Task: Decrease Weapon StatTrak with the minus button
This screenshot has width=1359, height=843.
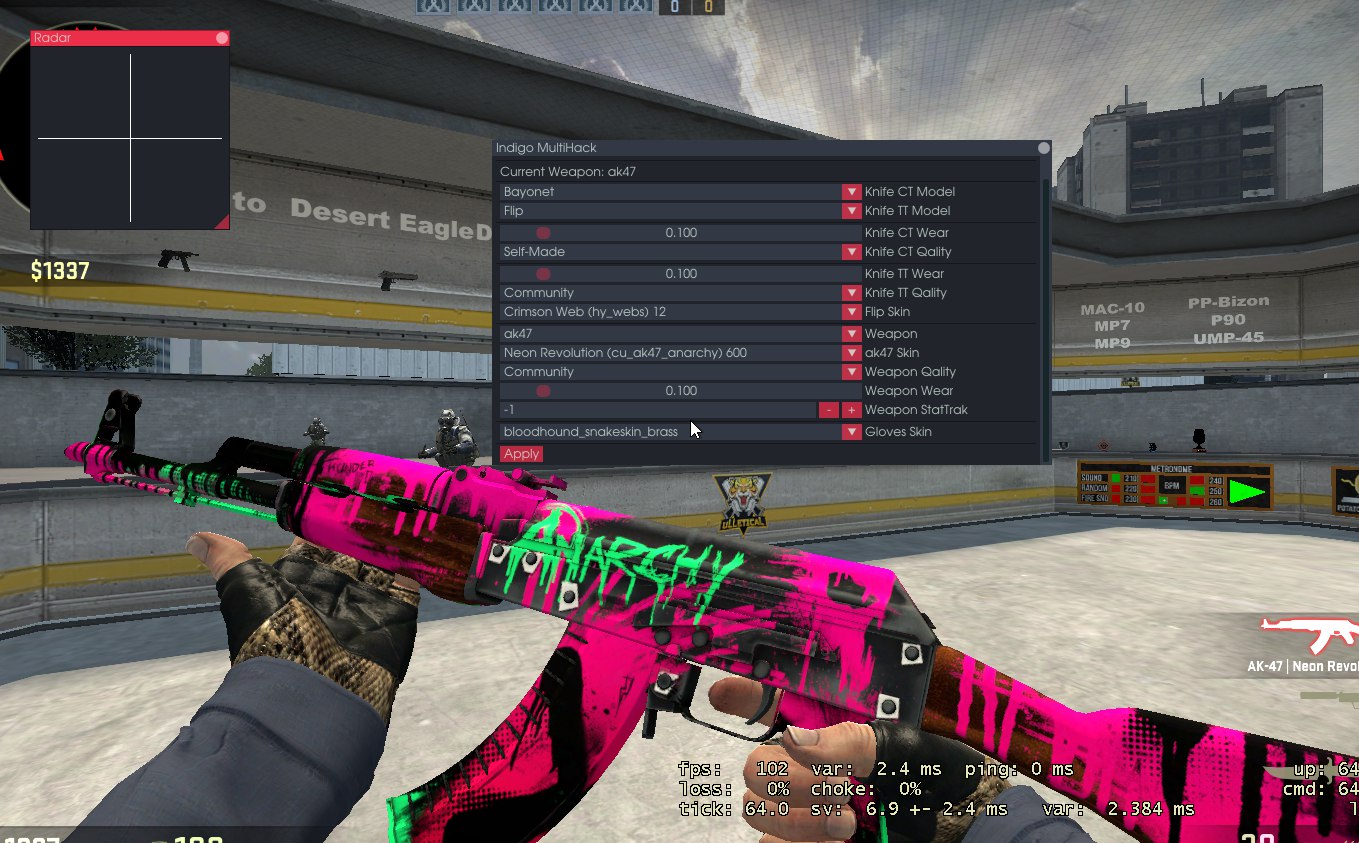Action: coord(828,410)
